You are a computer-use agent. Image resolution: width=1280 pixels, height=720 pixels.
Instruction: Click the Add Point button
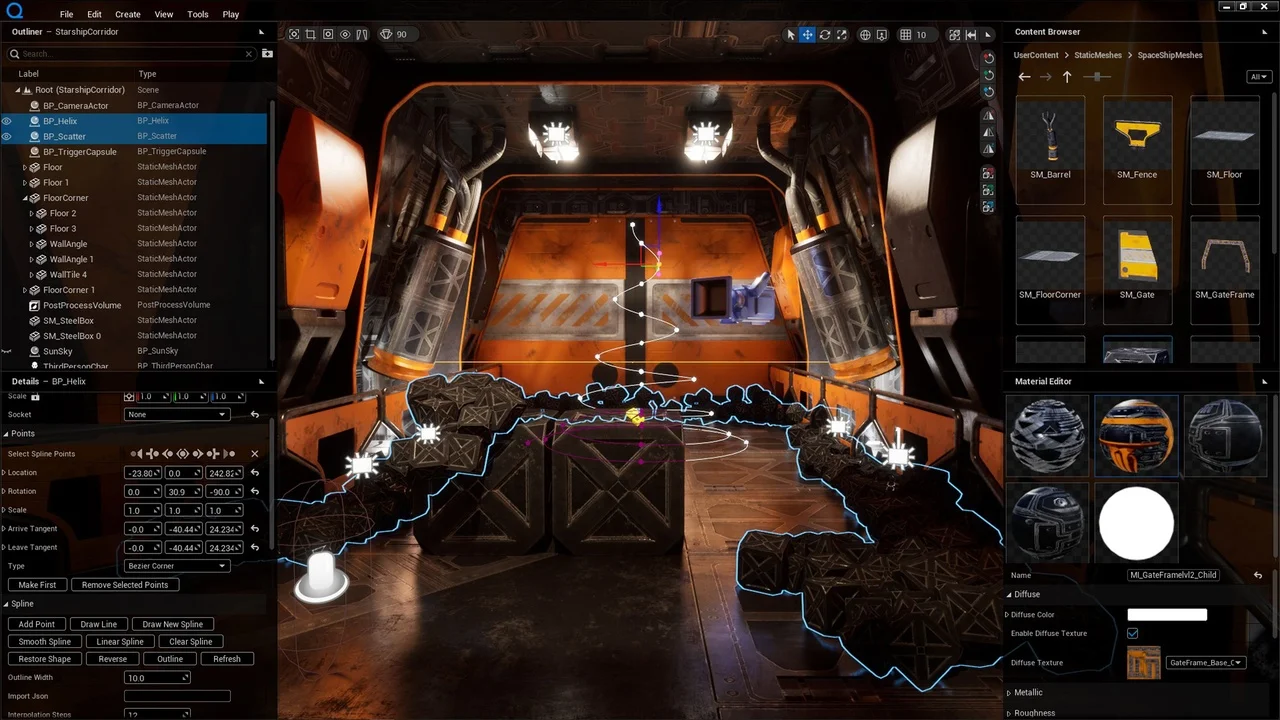37,624
